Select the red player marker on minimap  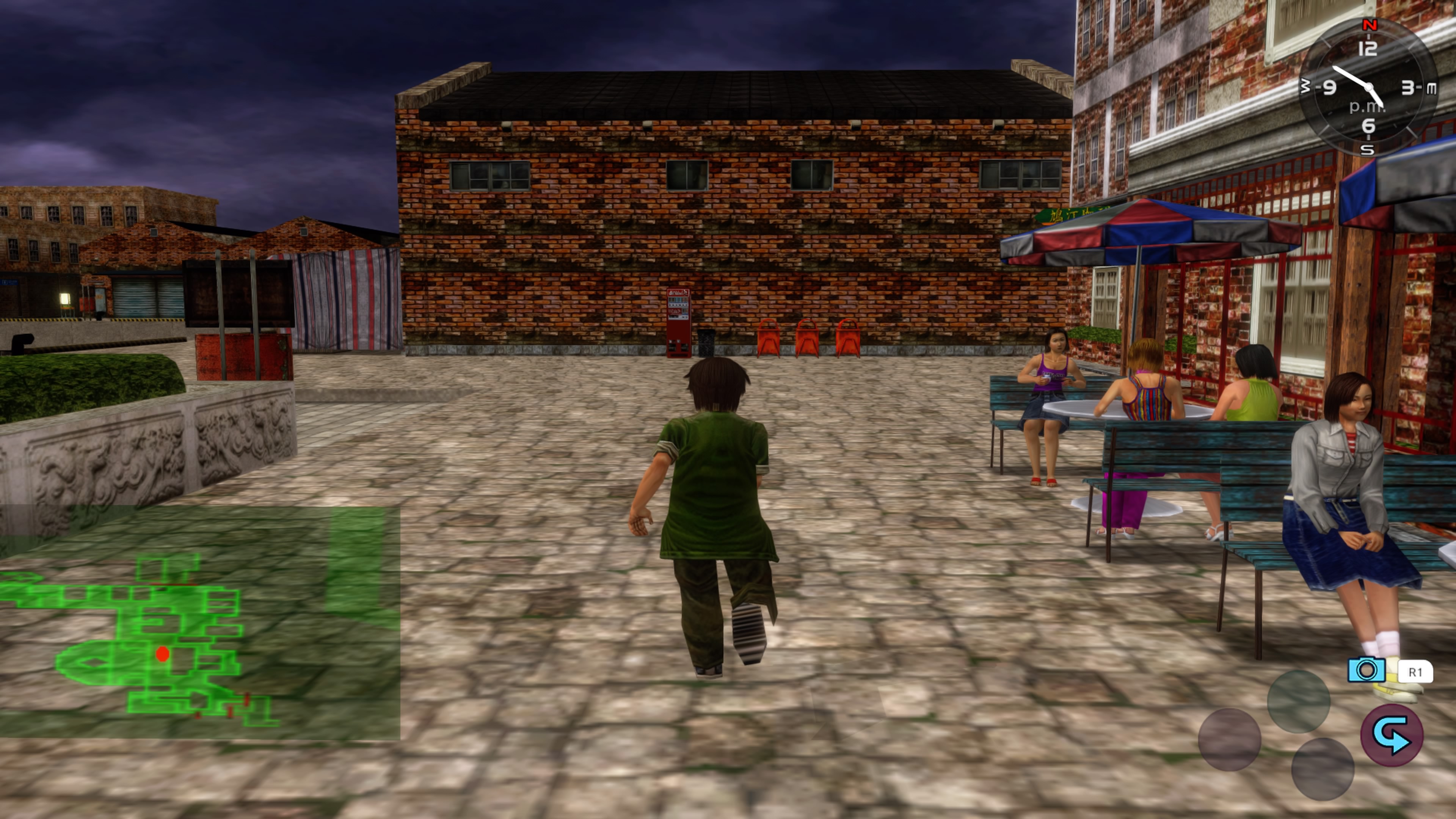(x=163, y=654)
